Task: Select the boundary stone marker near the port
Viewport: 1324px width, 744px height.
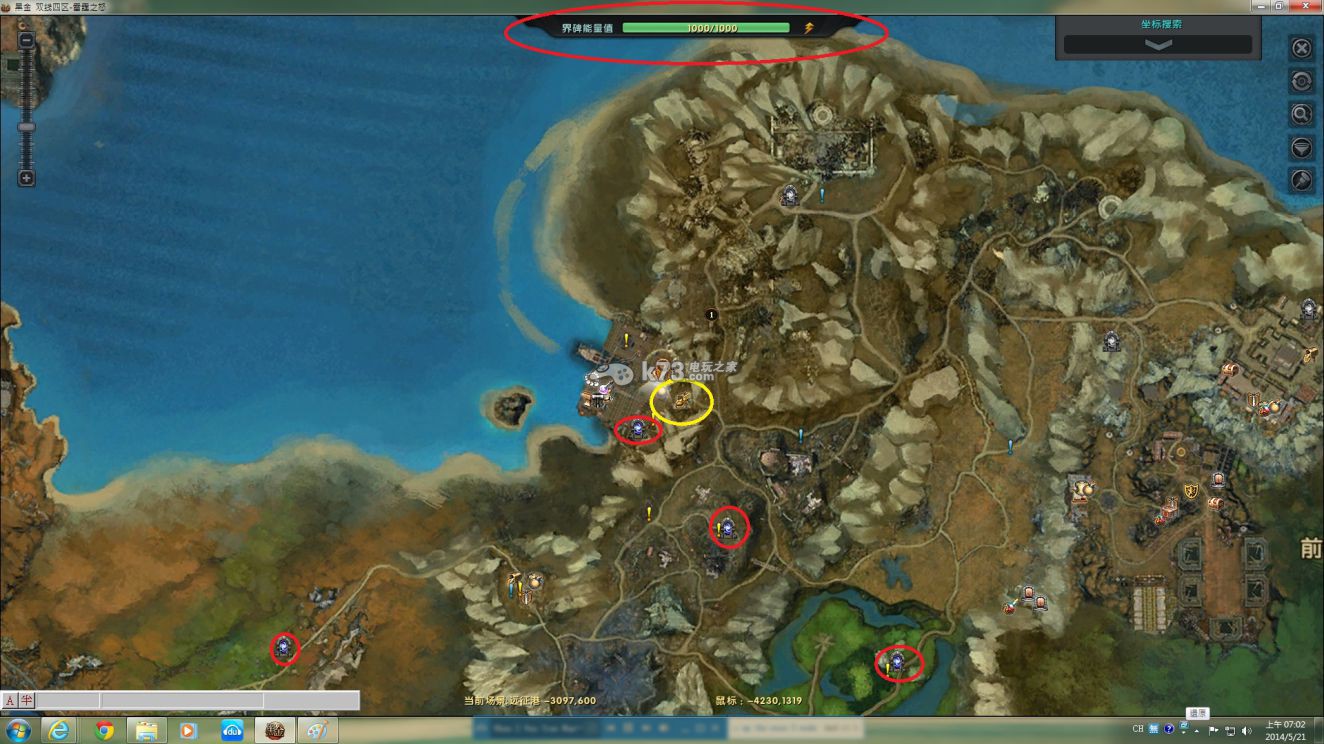Action: (638, 430)
